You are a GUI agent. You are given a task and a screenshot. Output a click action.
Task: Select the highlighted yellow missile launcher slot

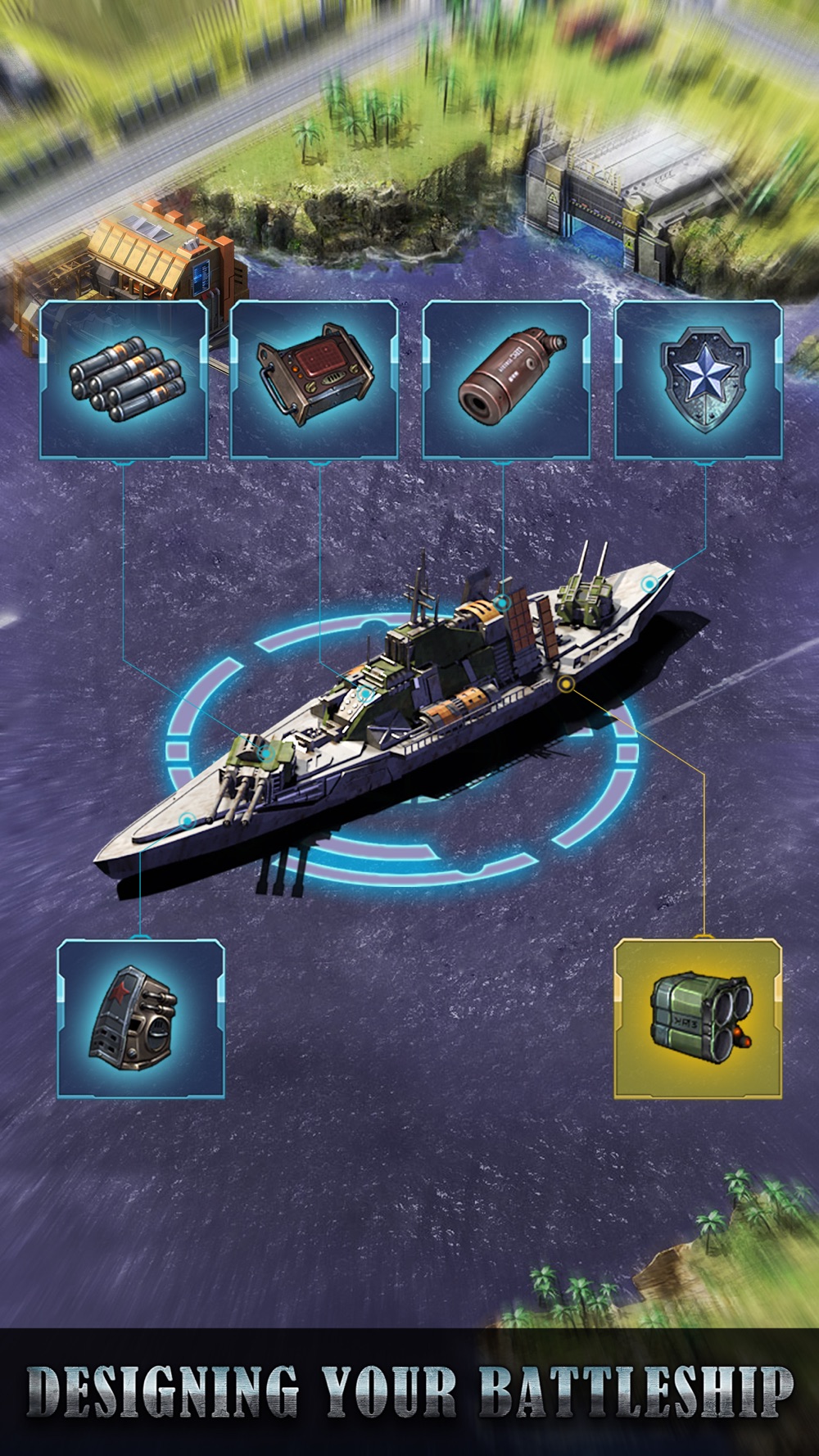[699, 1018]
